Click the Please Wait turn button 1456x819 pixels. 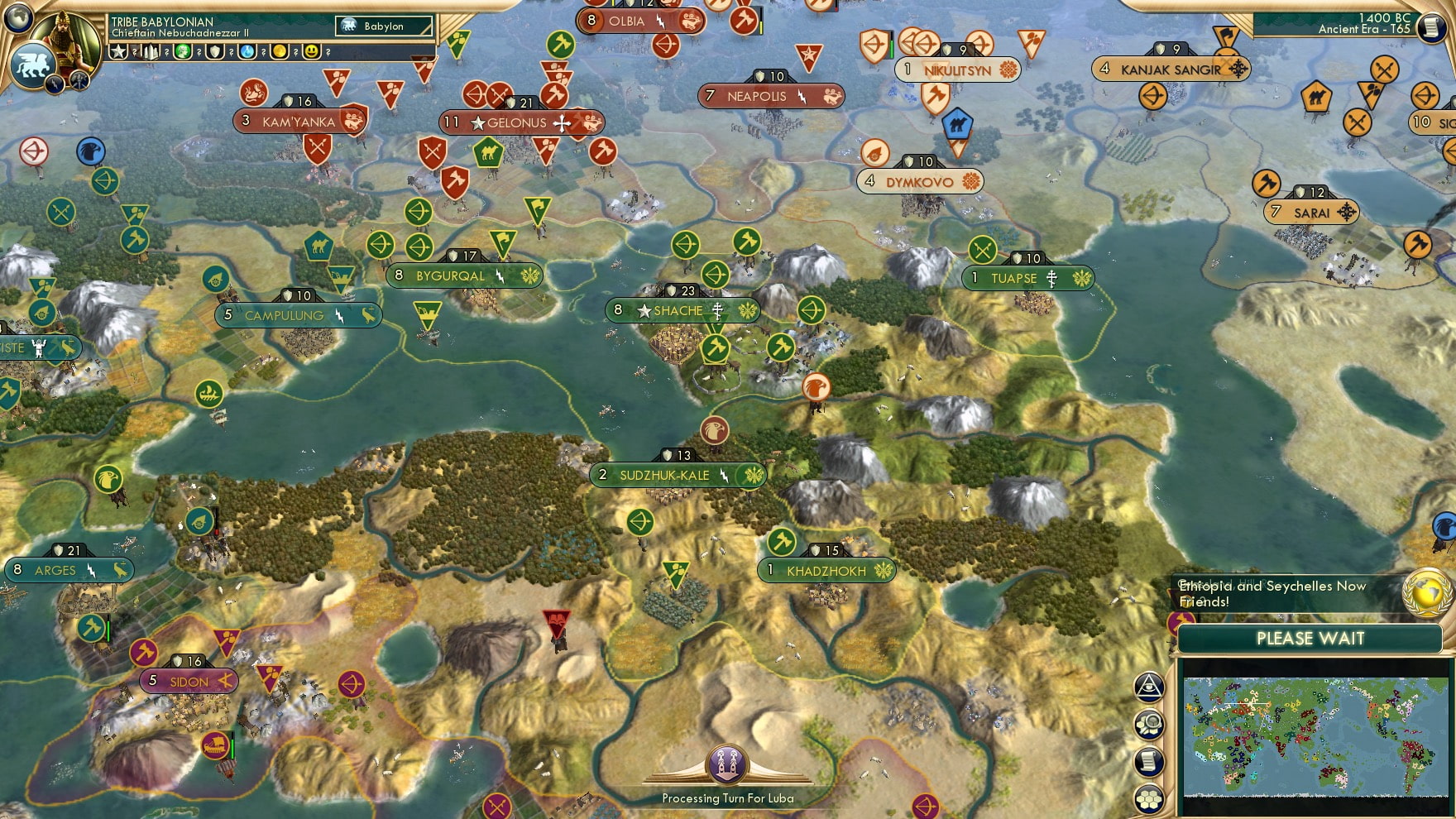point(1310,639)
